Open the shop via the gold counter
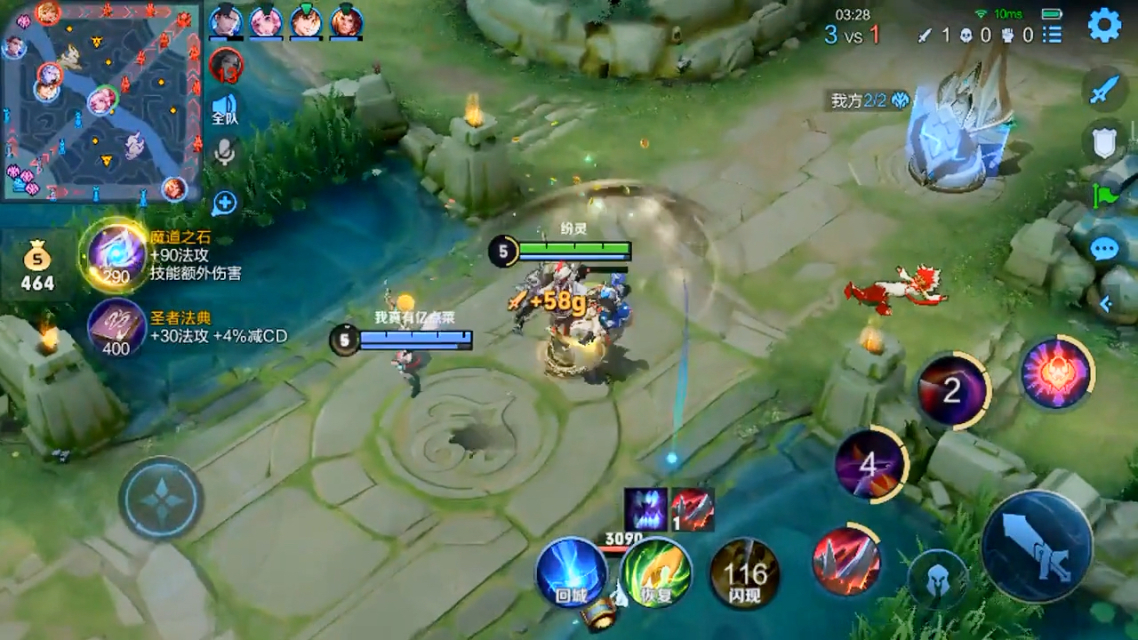This screenshot has height=640, width=1138. click(37, 268)
